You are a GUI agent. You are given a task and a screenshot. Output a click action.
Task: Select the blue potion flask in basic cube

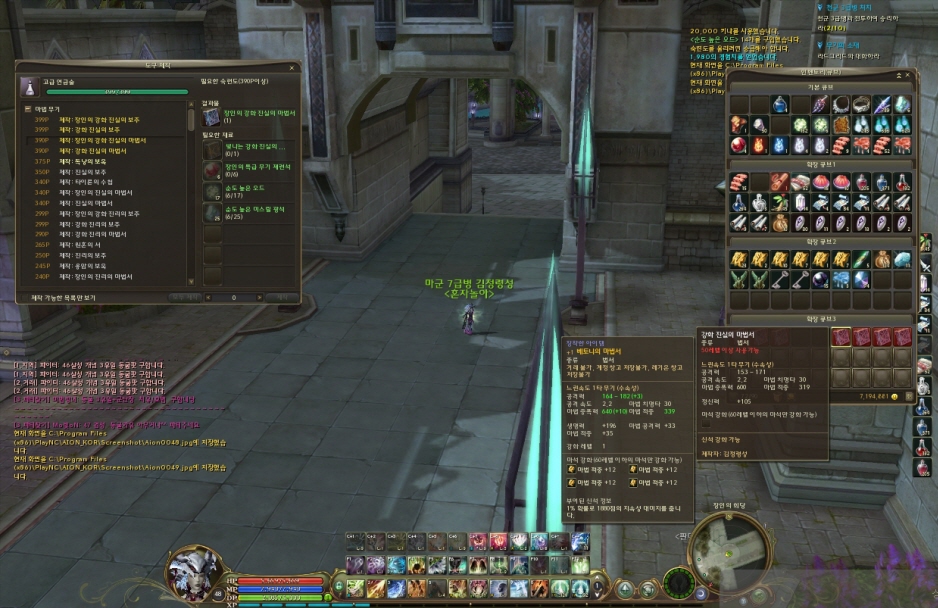[x=779, y=104]
